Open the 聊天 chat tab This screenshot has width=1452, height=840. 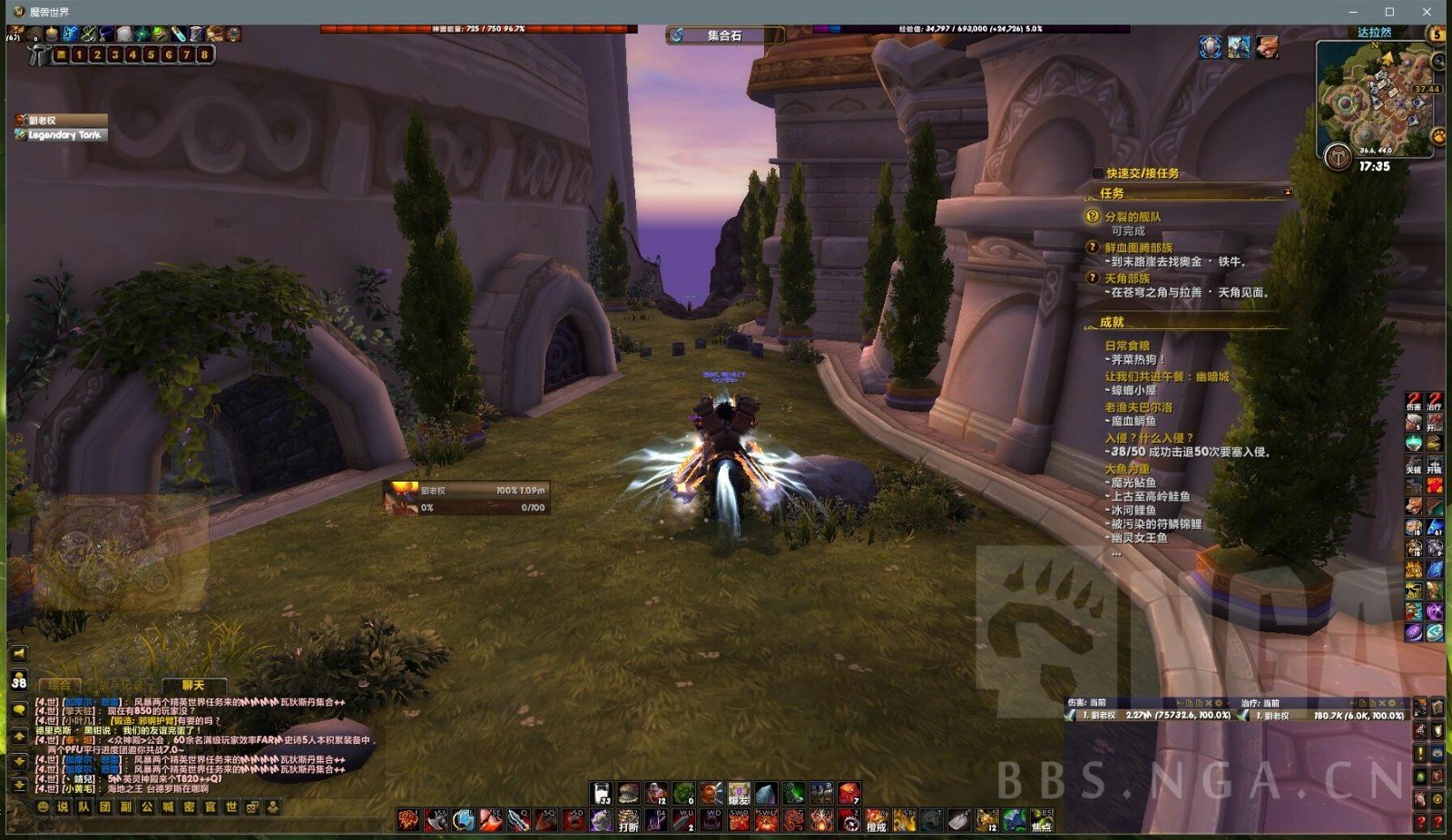click(192, 686)
